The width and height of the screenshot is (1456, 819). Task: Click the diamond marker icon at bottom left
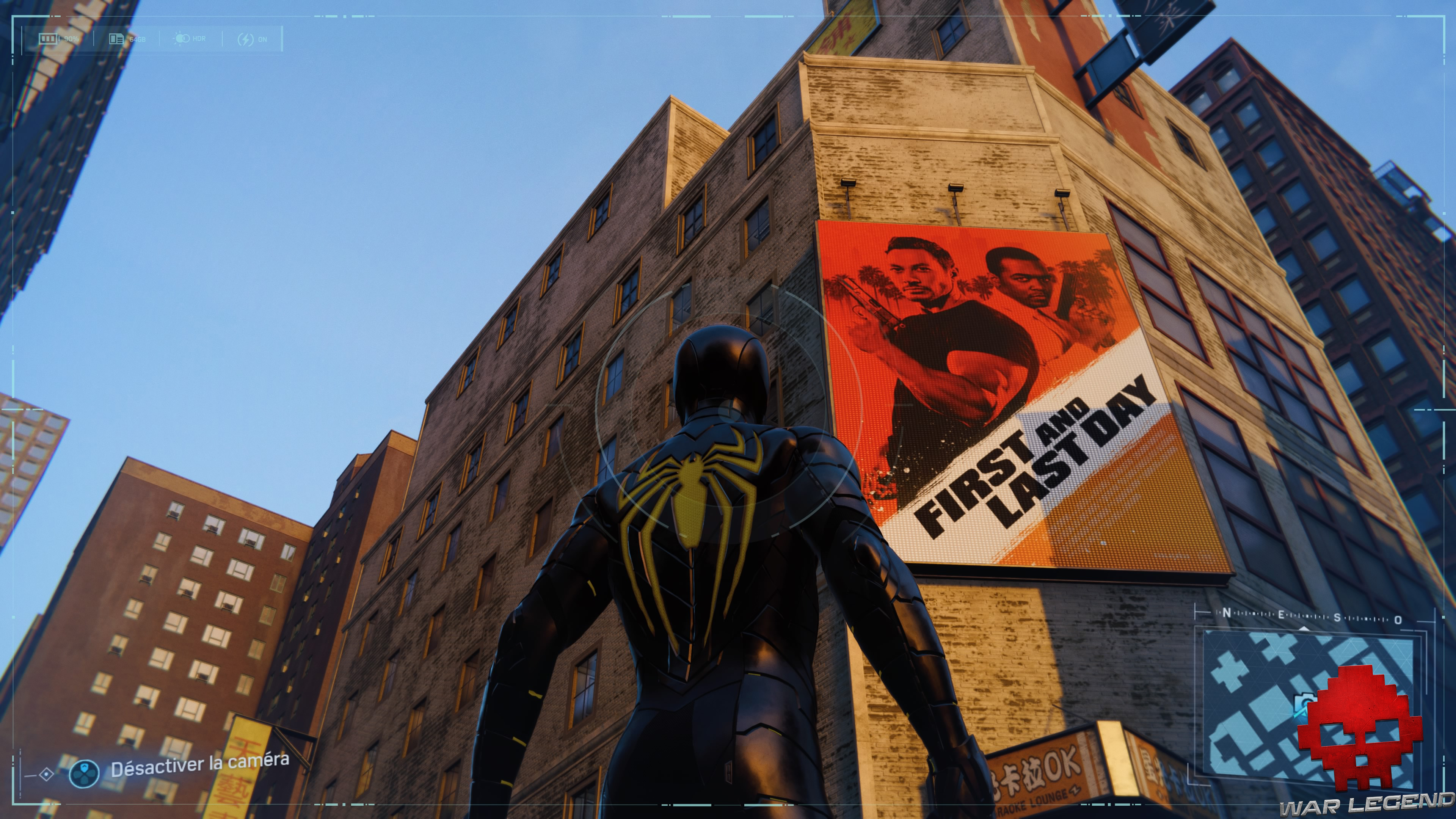46,775
